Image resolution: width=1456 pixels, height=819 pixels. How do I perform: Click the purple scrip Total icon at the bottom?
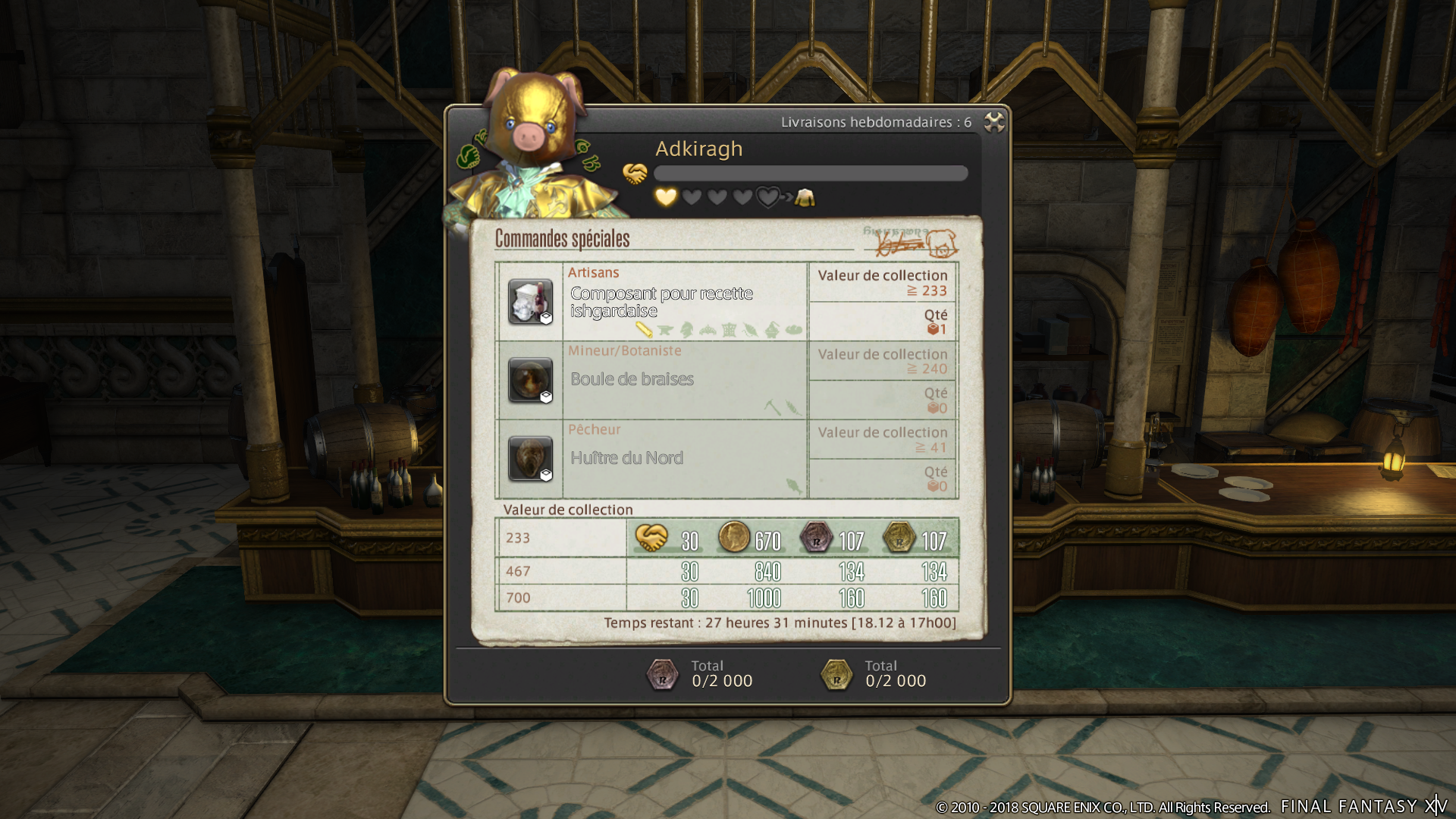point(664,675)
